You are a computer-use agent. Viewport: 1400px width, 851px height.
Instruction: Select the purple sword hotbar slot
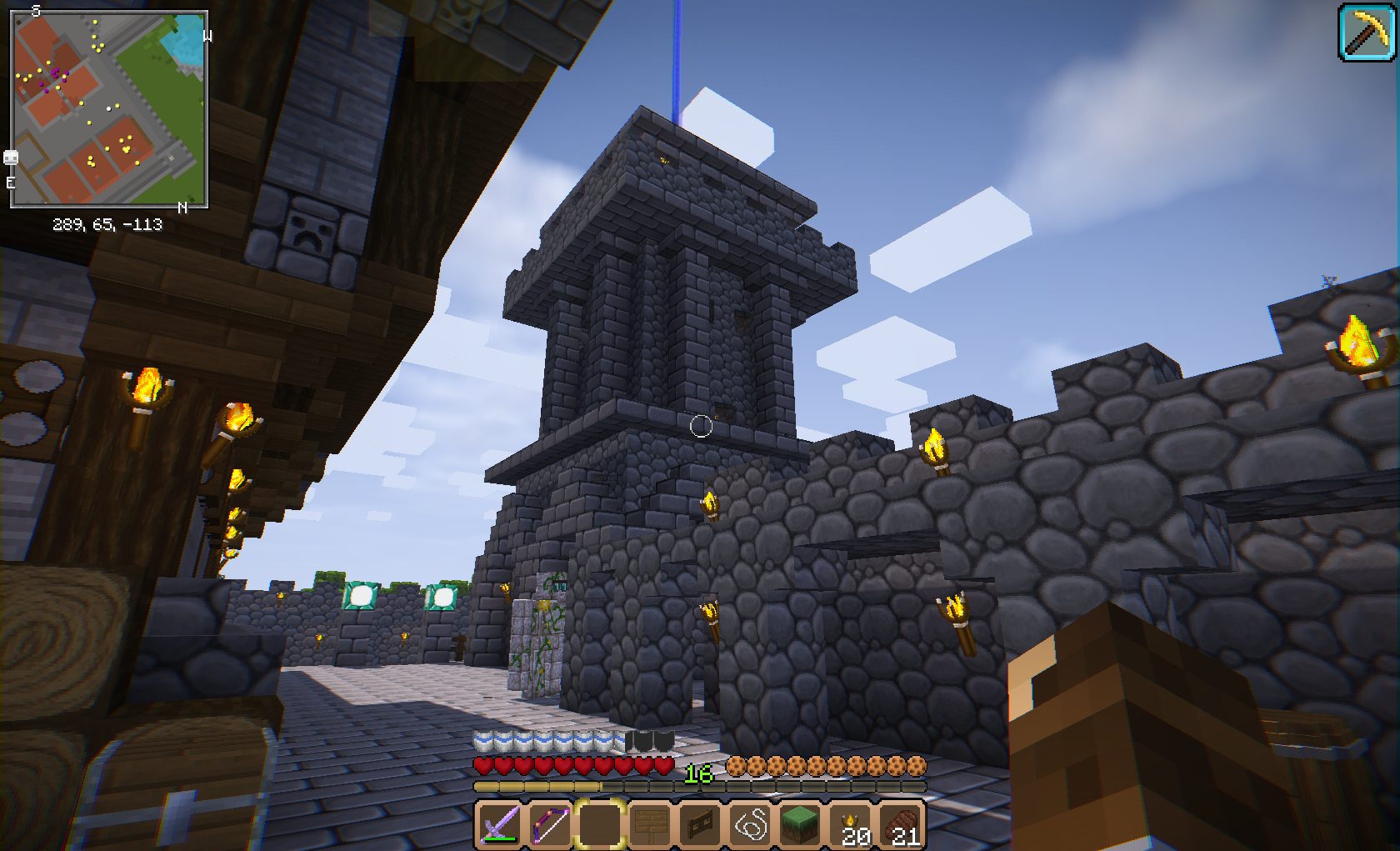(x=499, y=824)
